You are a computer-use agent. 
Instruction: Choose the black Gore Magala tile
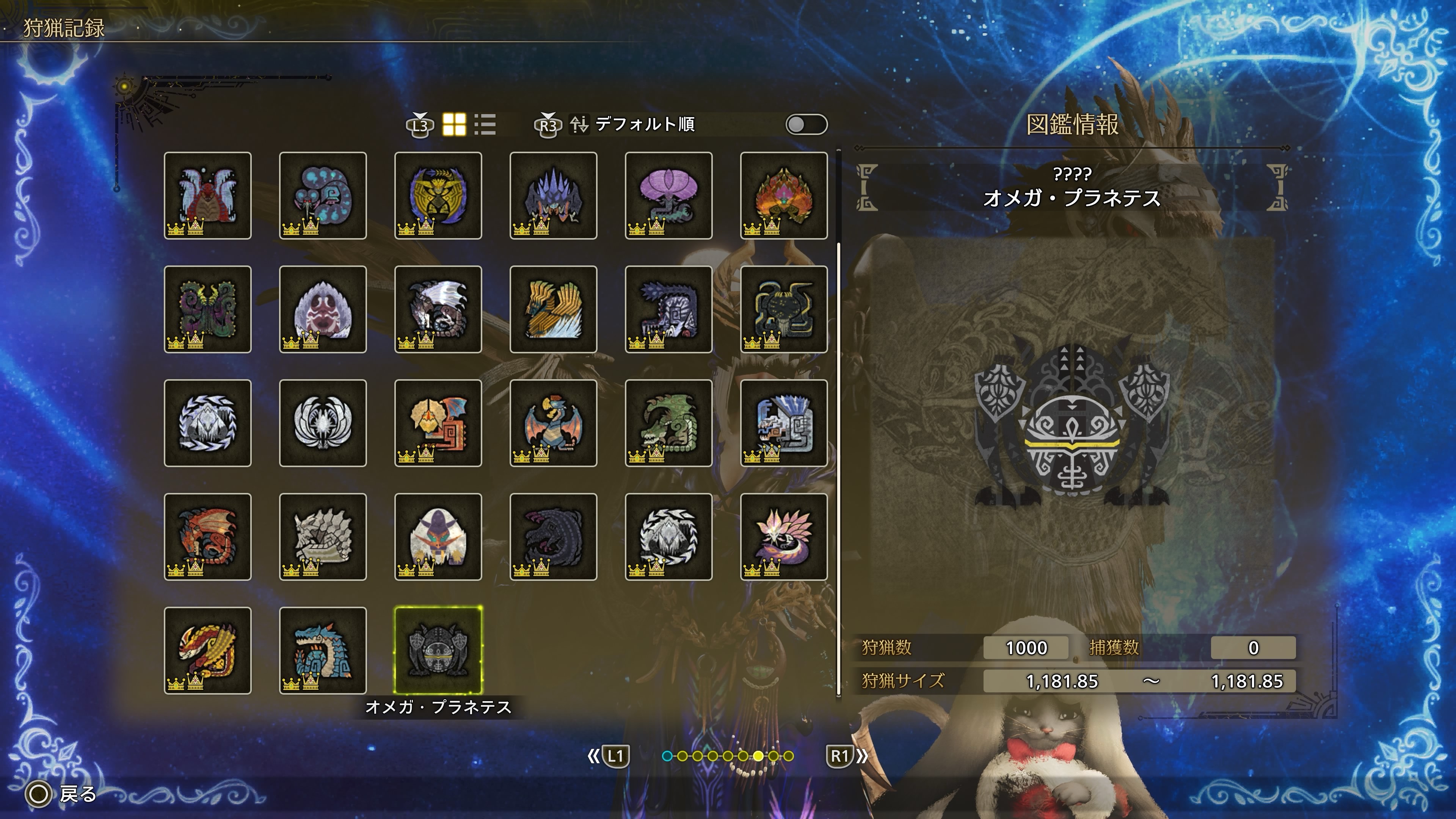point(553,537)
